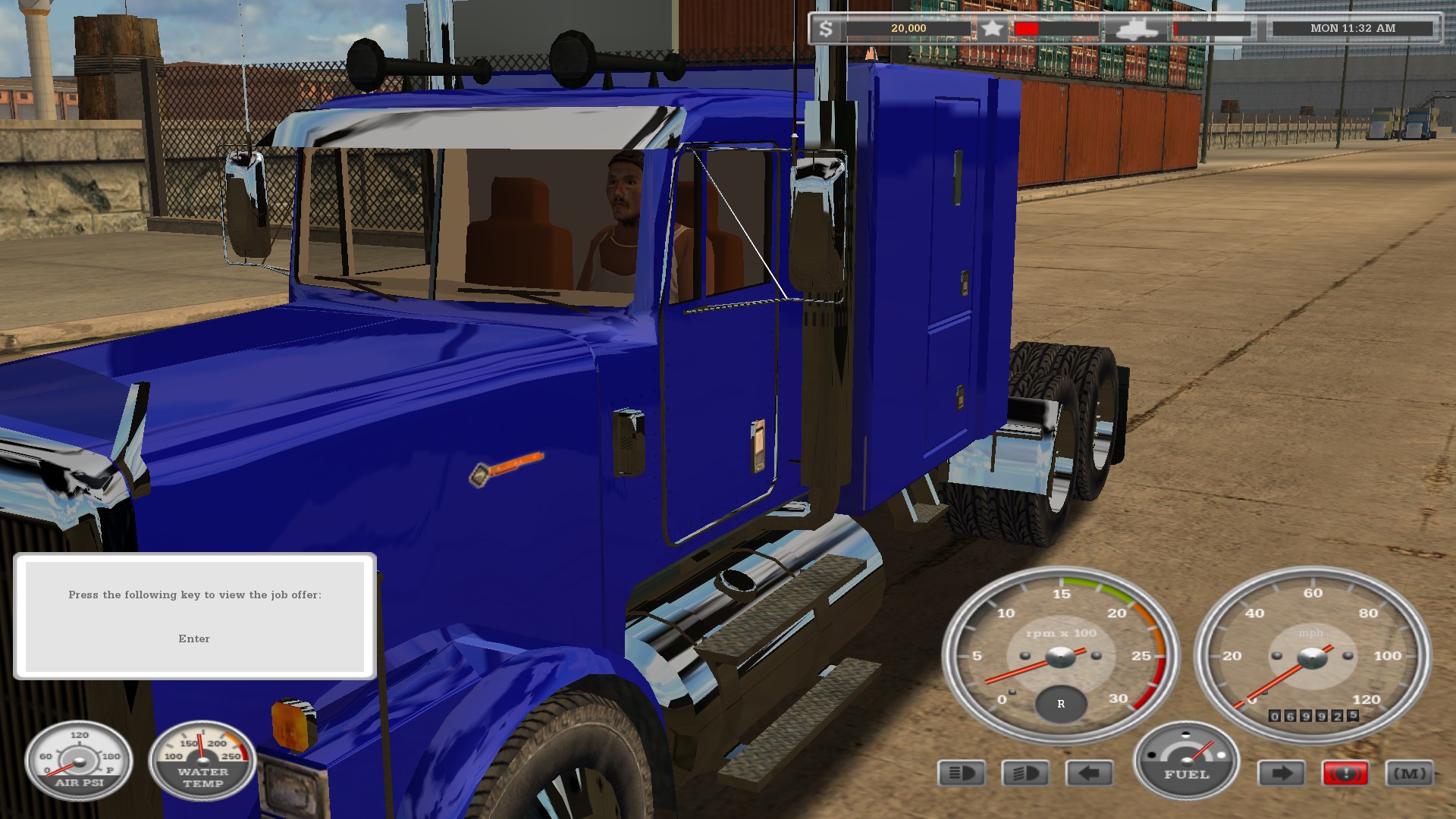Screen dimensions: 1456x819
Task: Toggle the low beam headlights indicator
Action: (x=1025, y=773)
